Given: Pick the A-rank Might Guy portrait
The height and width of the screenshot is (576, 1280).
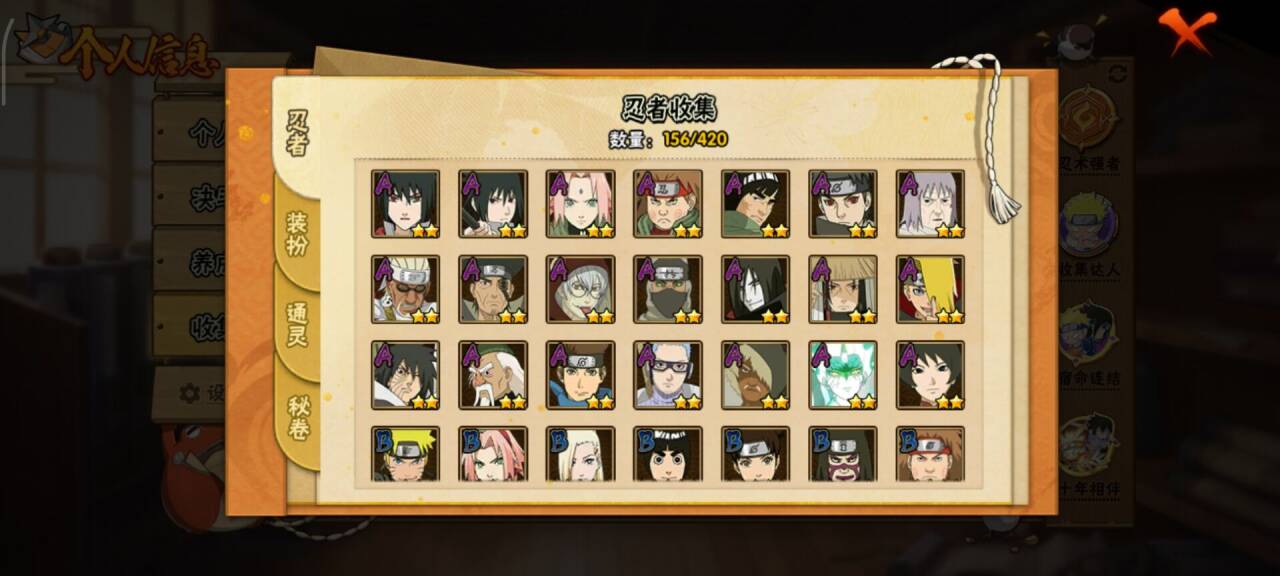Looking at the screenshot, I should tap(755, 204).
